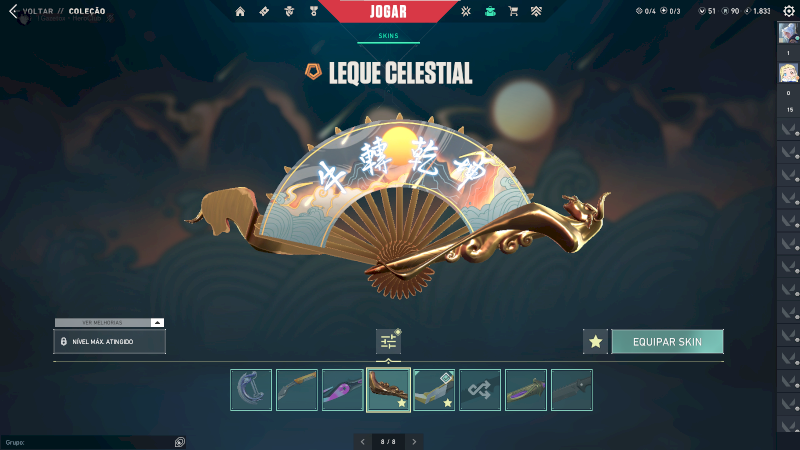Open the settings gear icon

coord(788,11)
